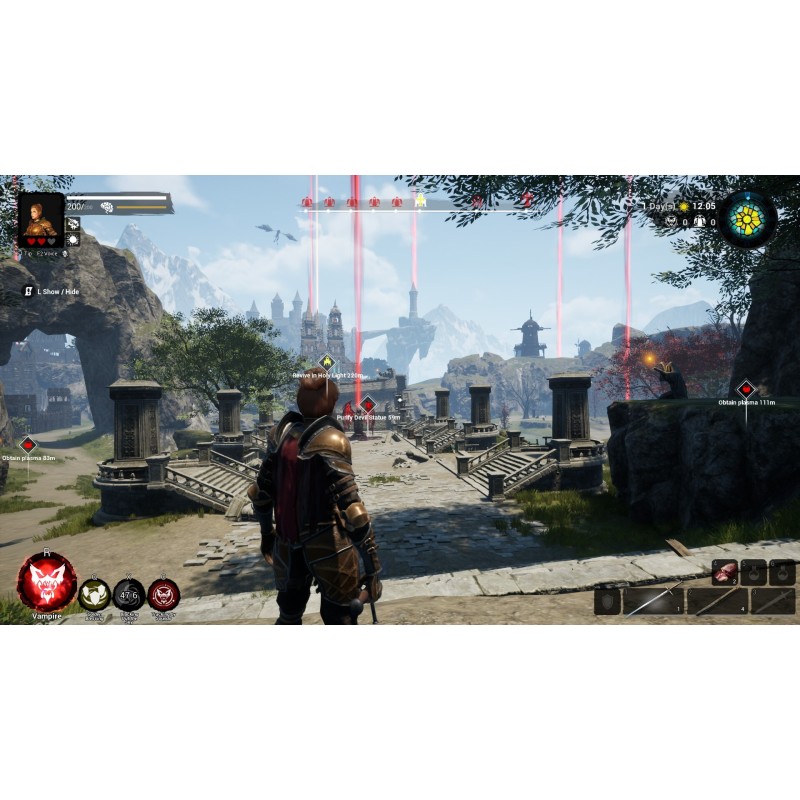Select the raw meat consumable slot
Image resolution: width=800 pixels, height=800 pixels.
point(725,572)
